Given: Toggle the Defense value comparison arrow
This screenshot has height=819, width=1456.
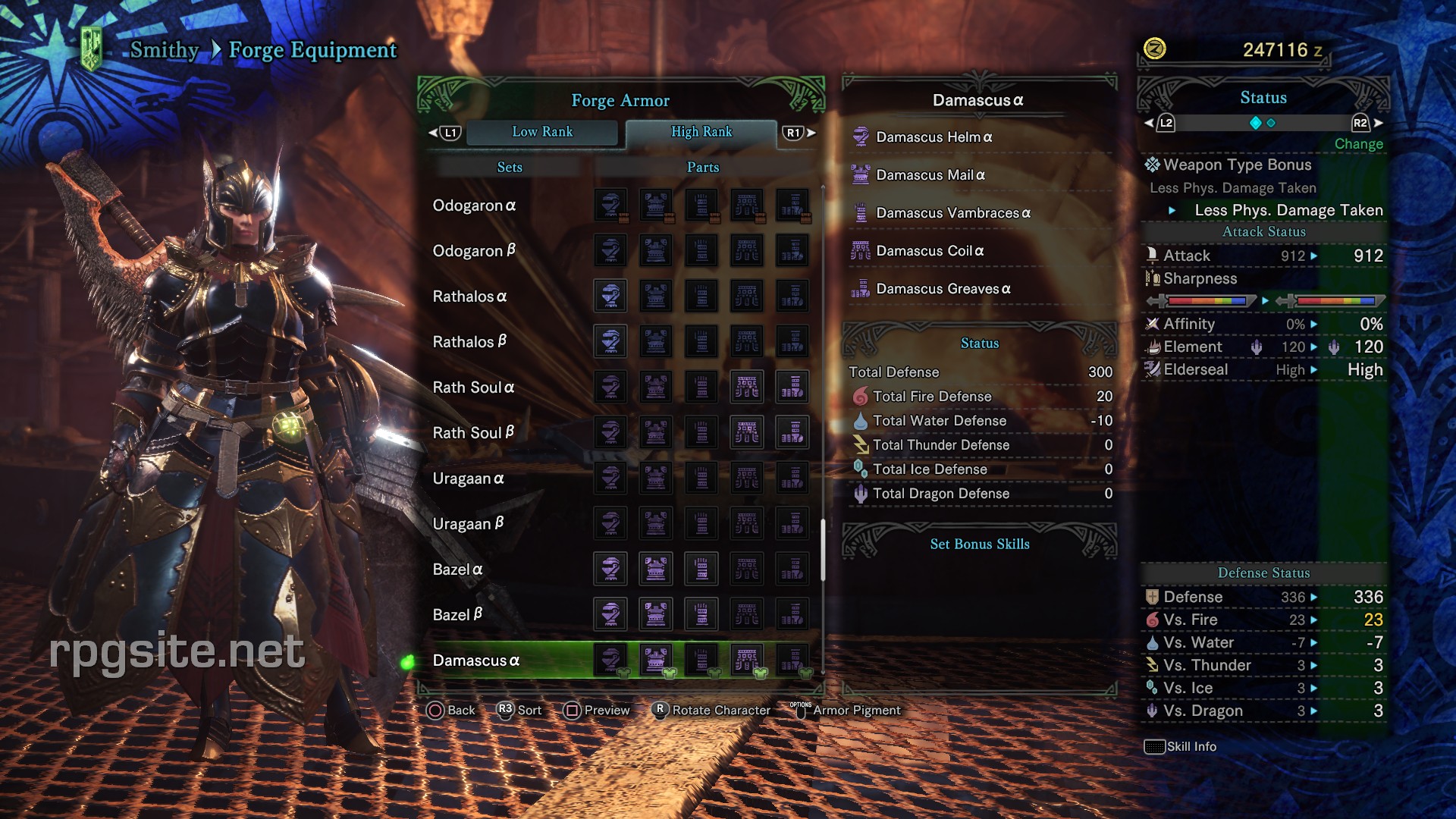Looking at the screenshot, I should (1313, 597).
